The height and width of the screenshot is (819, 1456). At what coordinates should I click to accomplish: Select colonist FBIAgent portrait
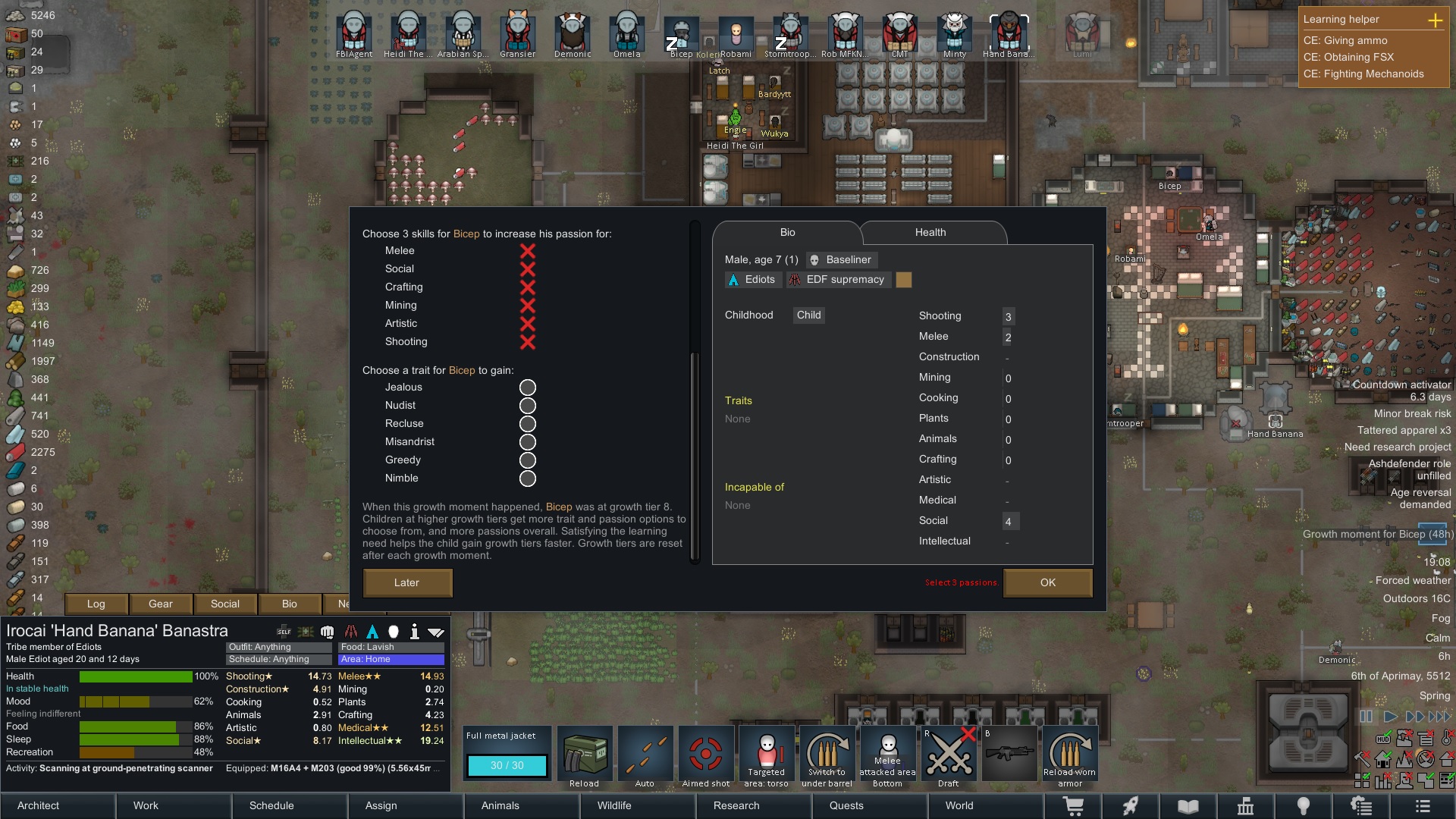tap(354, 35)
